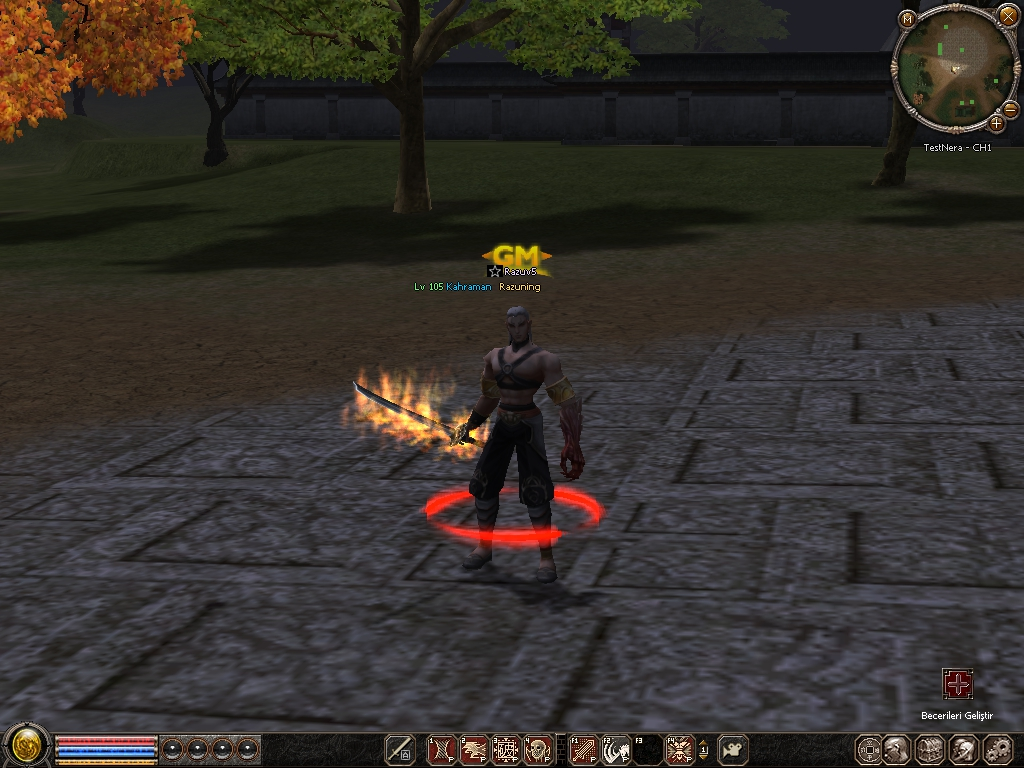Open system options with the gears icon
The height and width of the screenshot is (768, 1024).
(997, 749)
